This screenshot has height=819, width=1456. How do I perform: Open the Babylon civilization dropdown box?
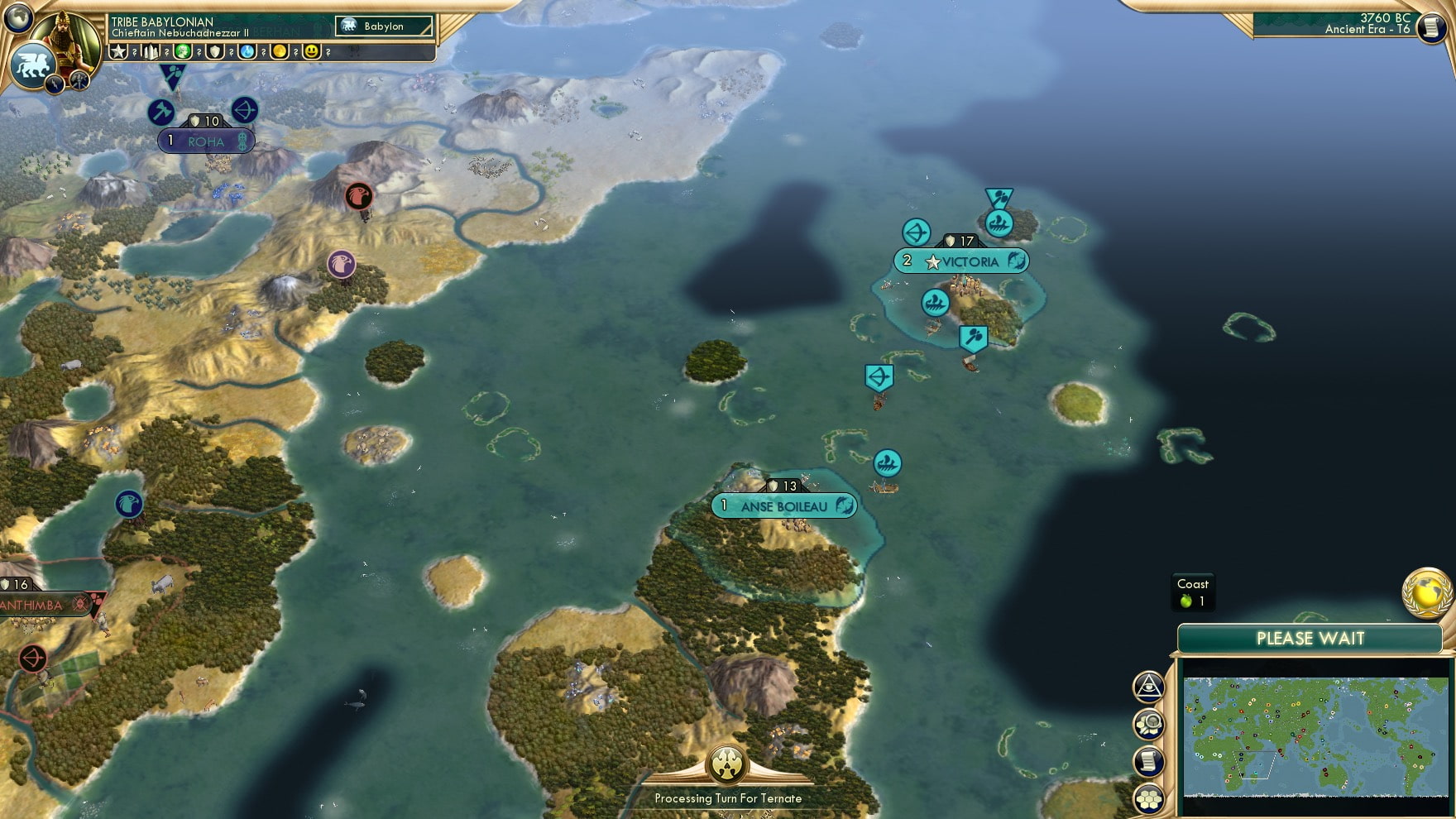click(x=385, y=26)
